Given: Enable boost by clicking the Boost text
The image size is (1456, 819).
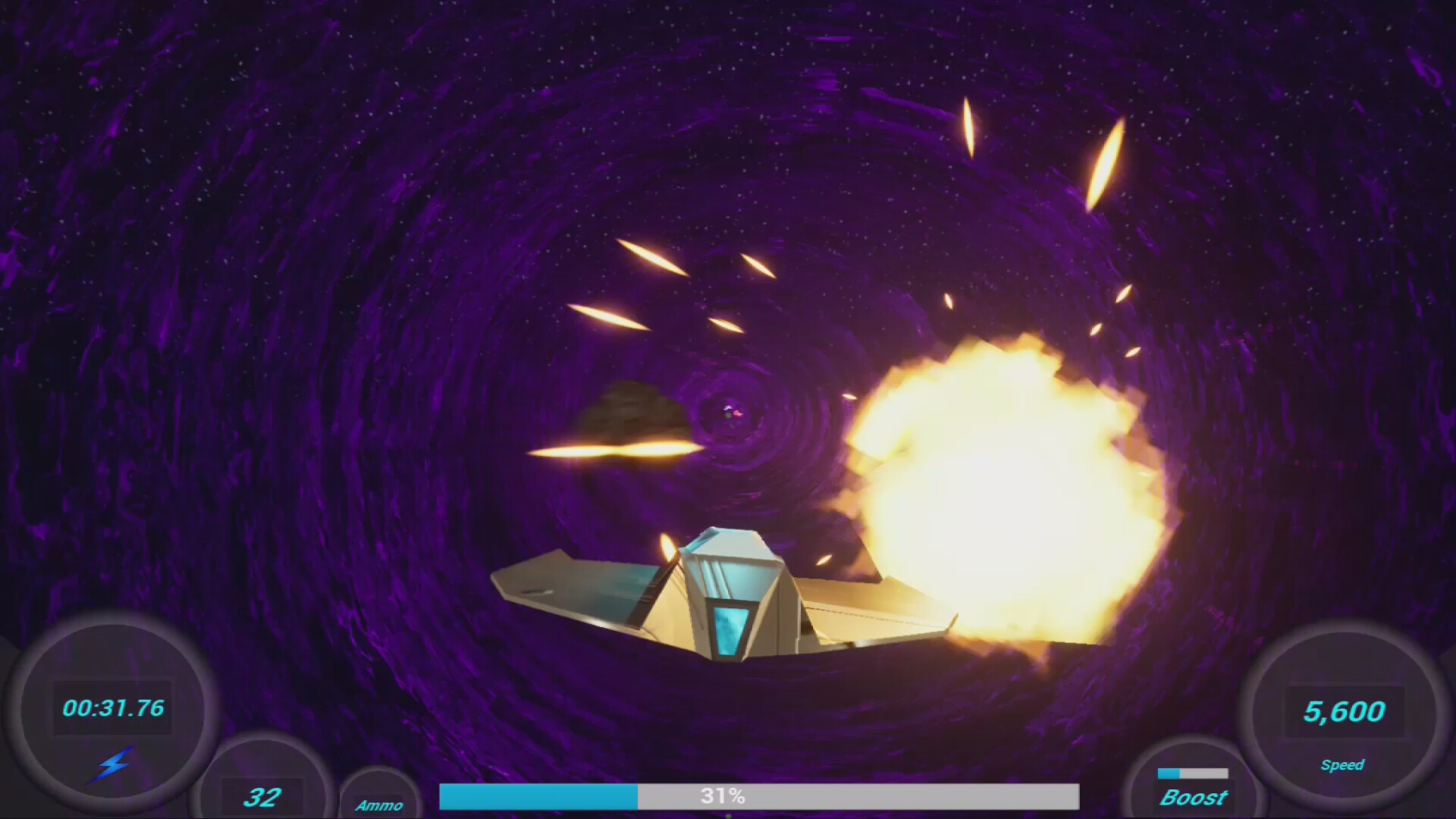Looking at the screenshot, I should [1194, 798].
